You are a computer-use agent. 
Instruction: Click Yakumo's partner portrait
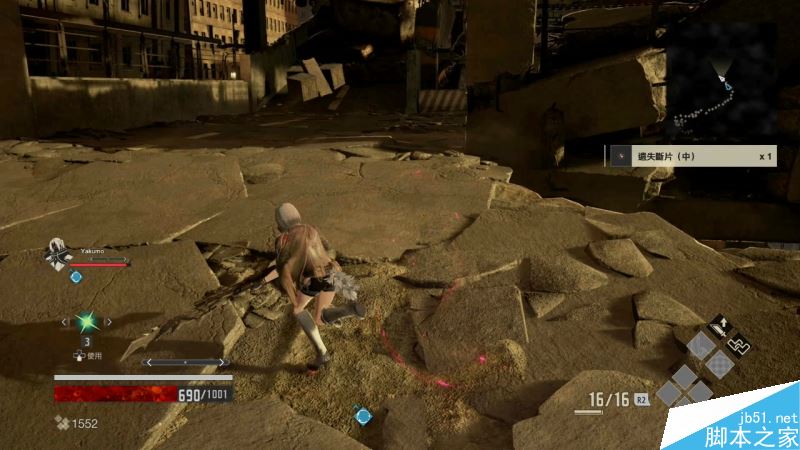pos(57,255)
